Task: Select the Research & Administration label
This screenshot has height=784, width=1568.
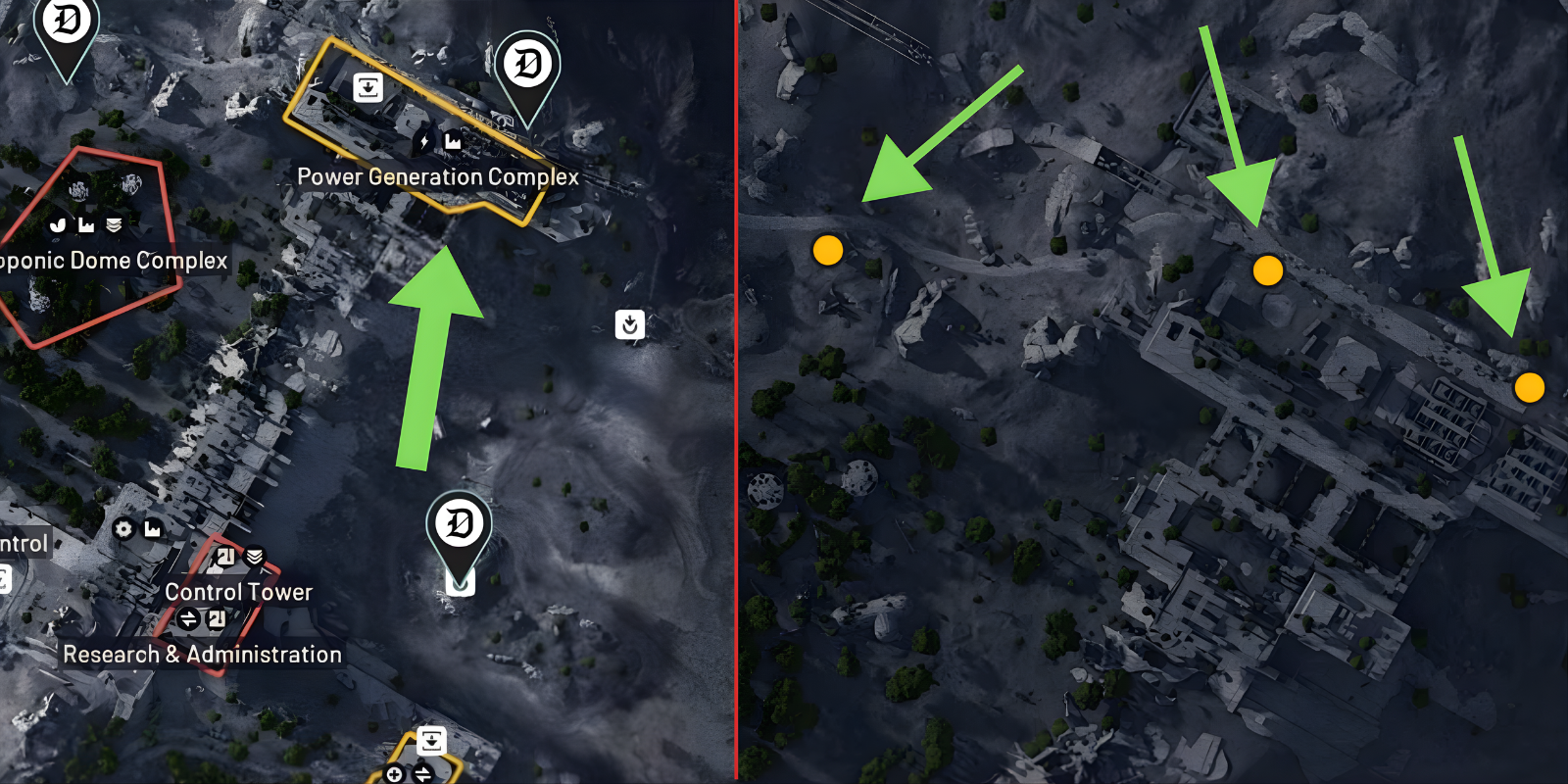Action: pos(203,655)
